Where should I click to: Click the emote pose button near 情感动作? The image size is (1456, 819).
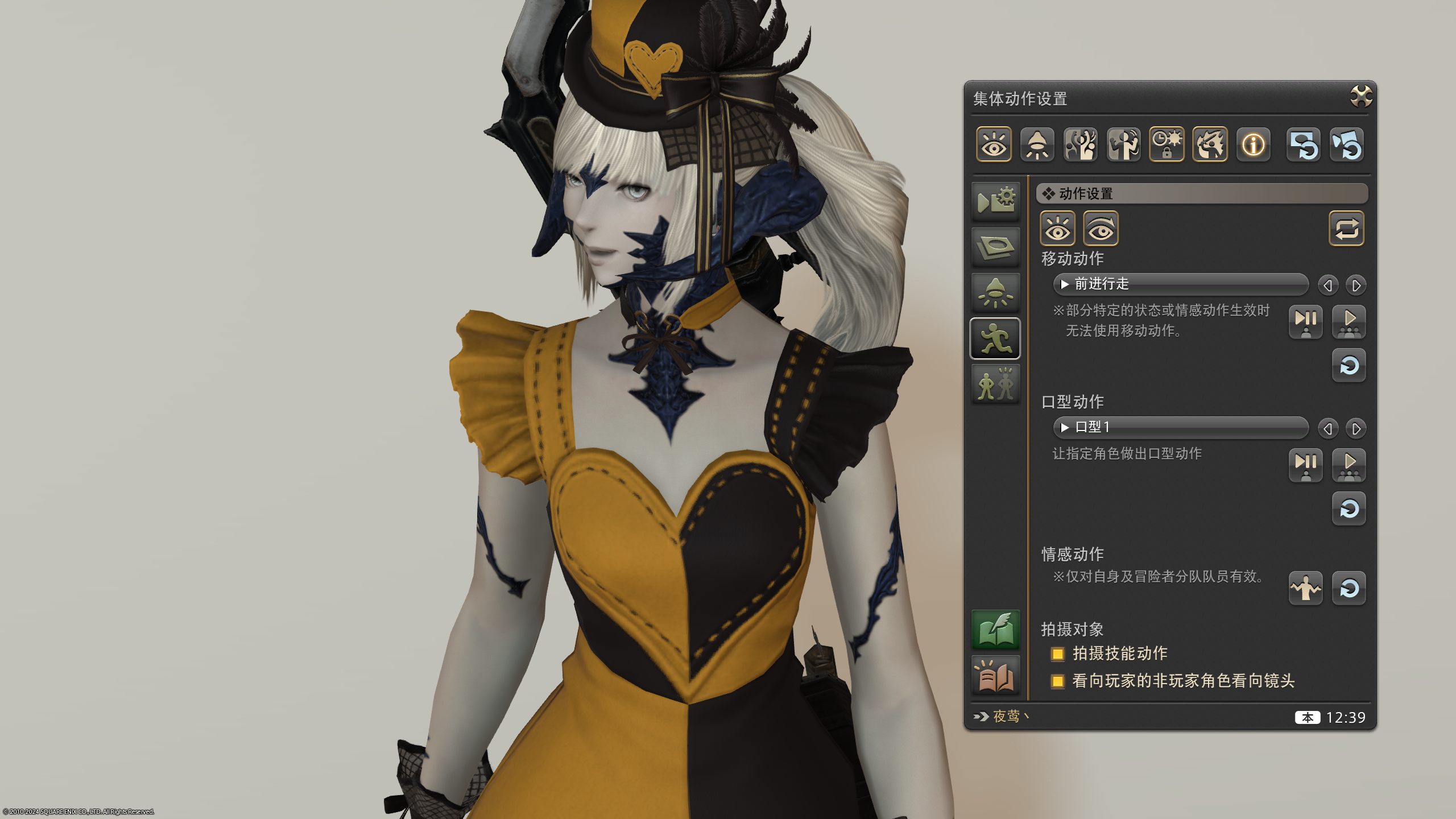pos(1305,589)
